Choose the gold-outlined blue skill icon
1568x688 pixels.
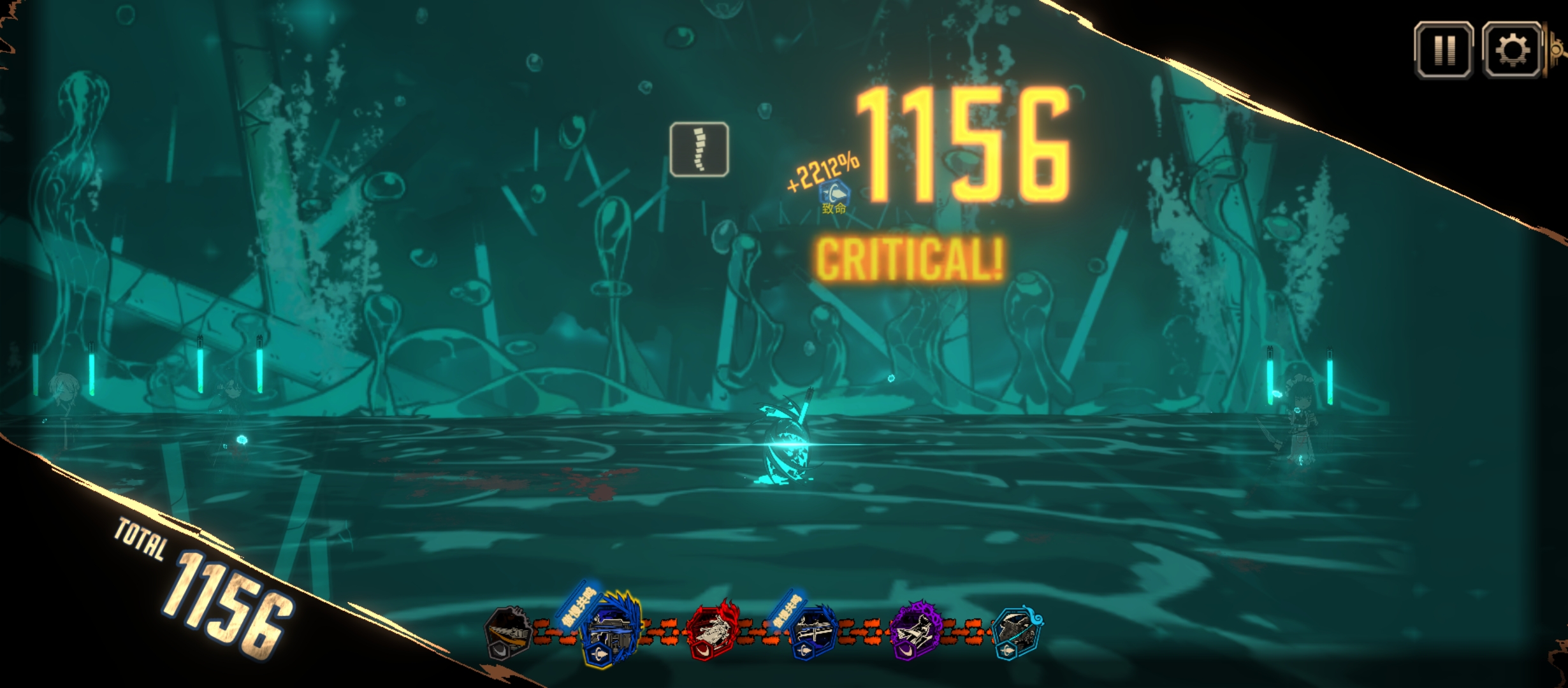coord(609,631)
